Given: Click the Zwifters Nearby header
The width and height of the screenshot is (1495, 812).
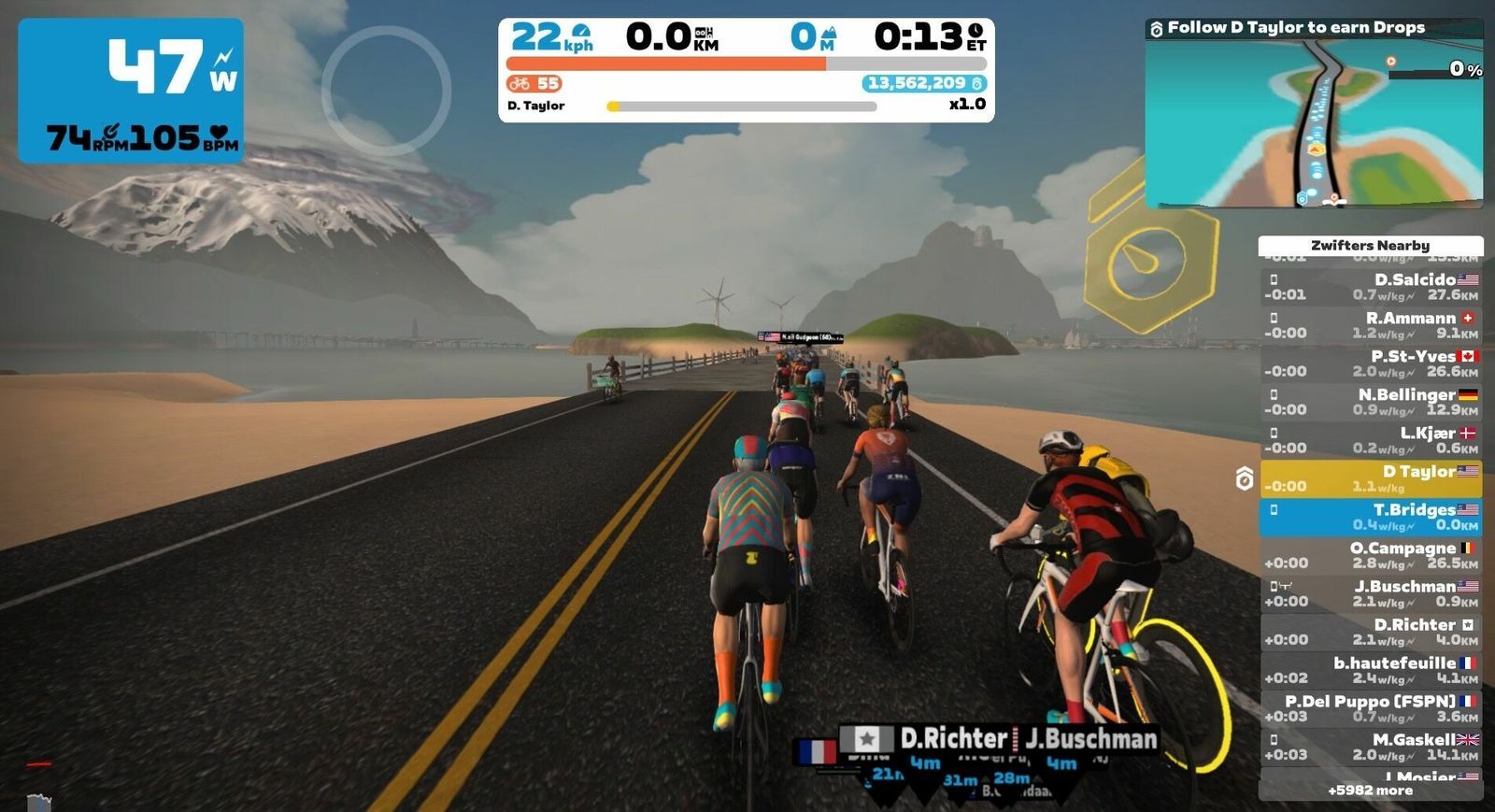Looking at the screenshot, I should (x=1370, y=245).
